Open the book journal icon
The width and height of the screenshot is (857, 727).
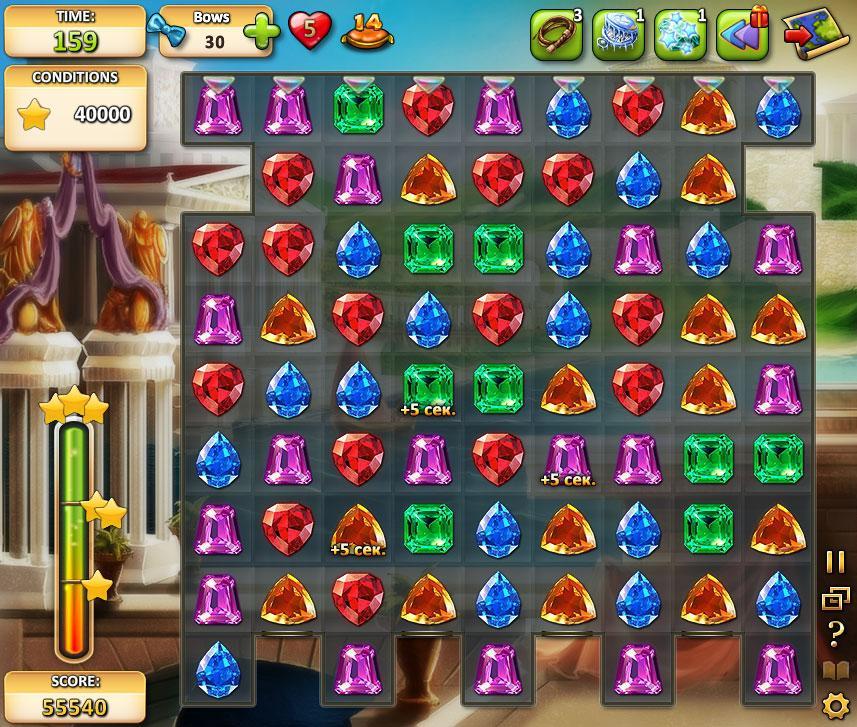coord(835,670)
